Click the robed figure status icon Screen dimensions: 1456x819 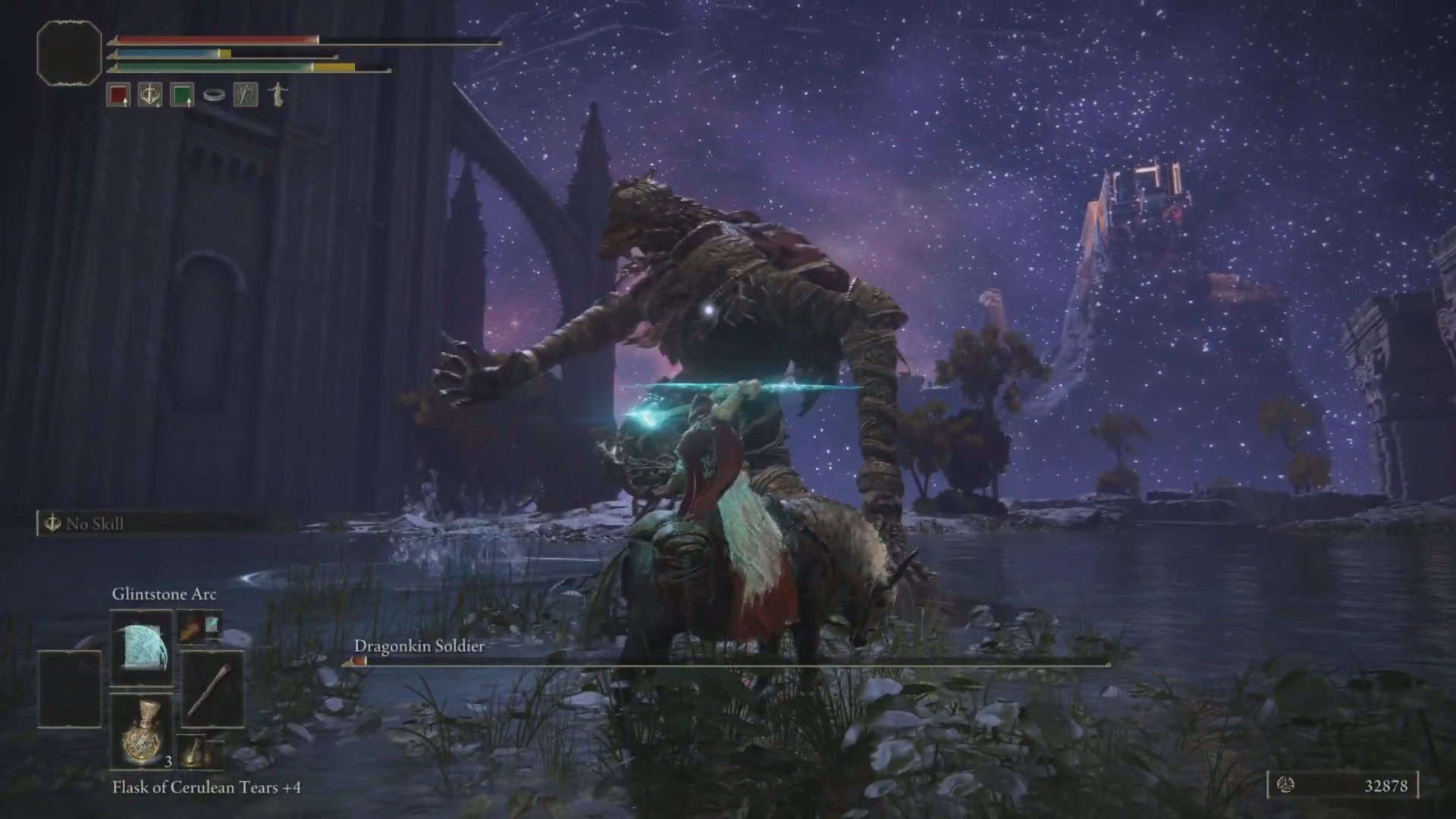coord(278,94)
